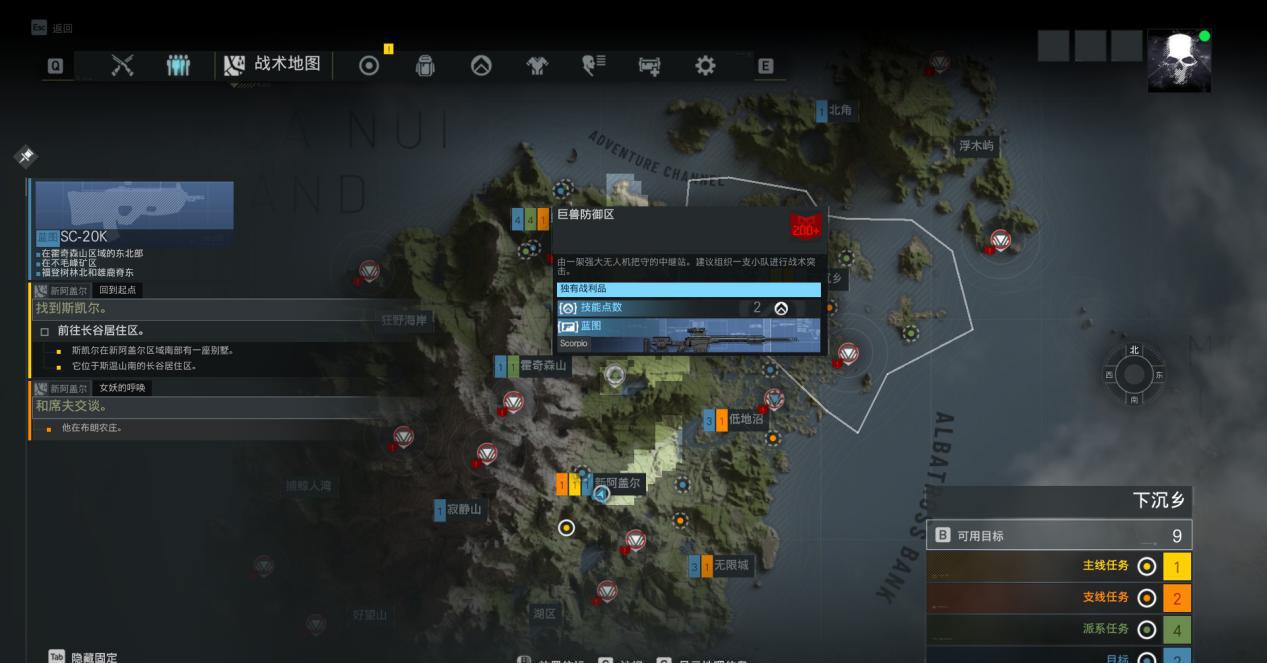This screenshot has width=1267, height=663.
Task: Open the backpack inventory tab
Action: [425, 66]
